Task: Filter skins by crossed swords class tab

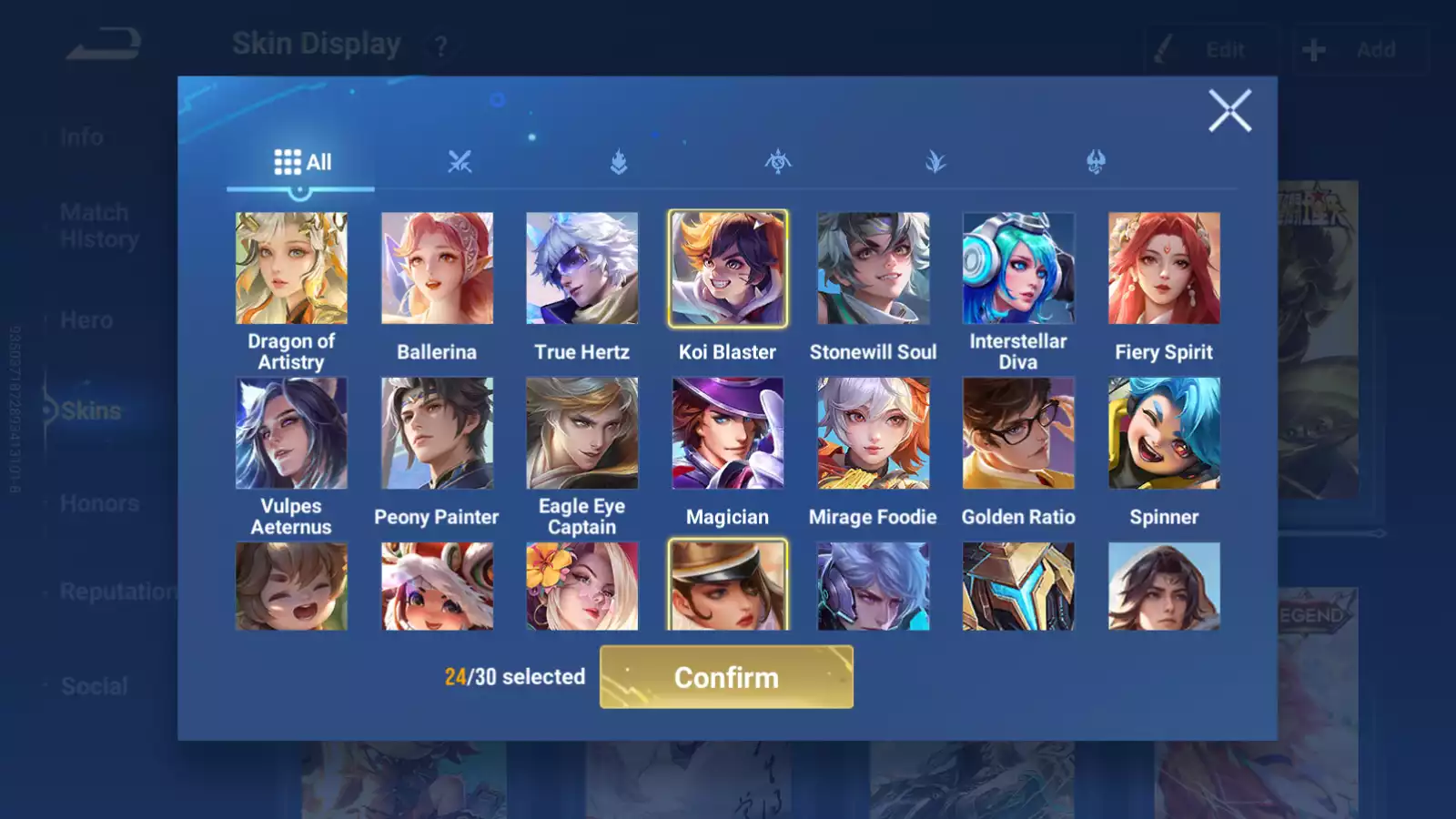Action: click(460, 163)
